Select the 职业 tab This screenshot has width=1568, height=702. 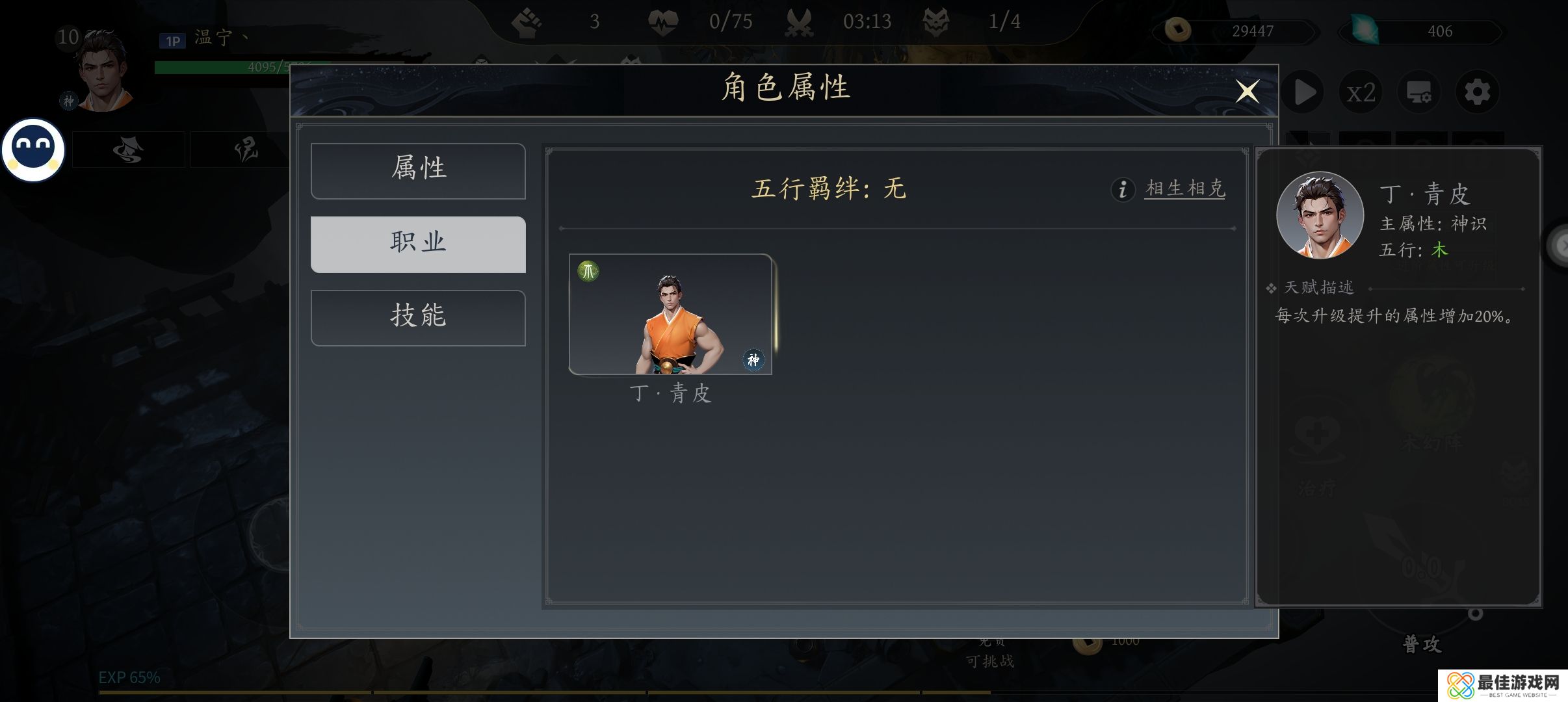(418, 244)
